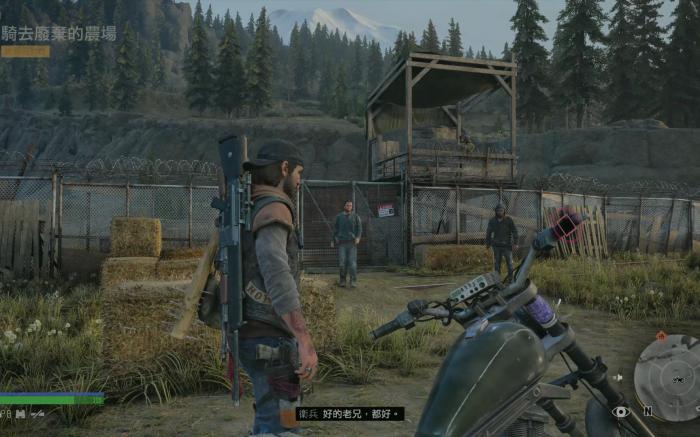Select the 騎去廢棄的農場 objective tracker
The width and height of the screenshot is (700, 437).
click(59, 33)
